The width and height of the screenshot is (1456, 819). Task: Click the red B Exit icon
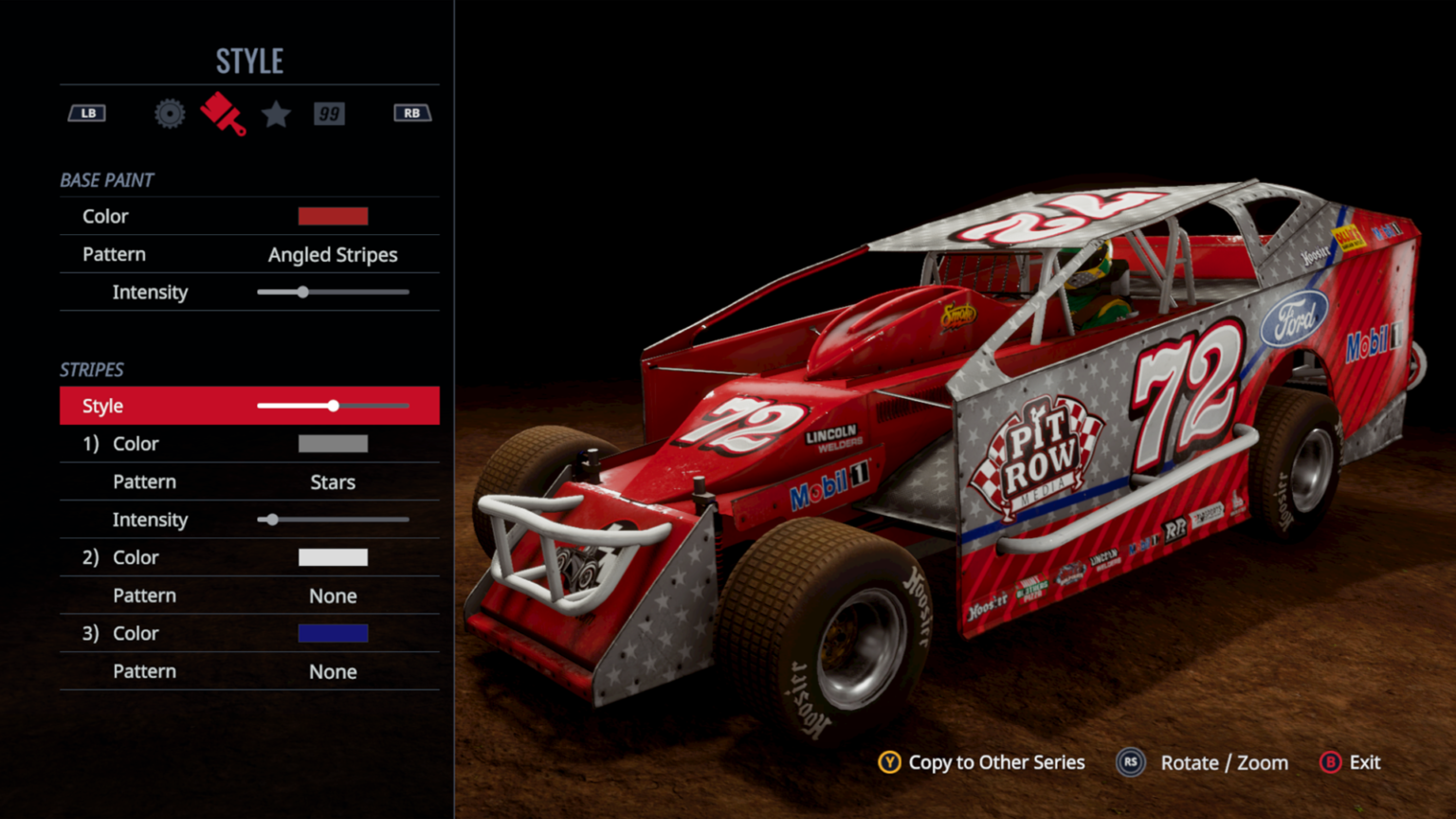coord(1329,762)
